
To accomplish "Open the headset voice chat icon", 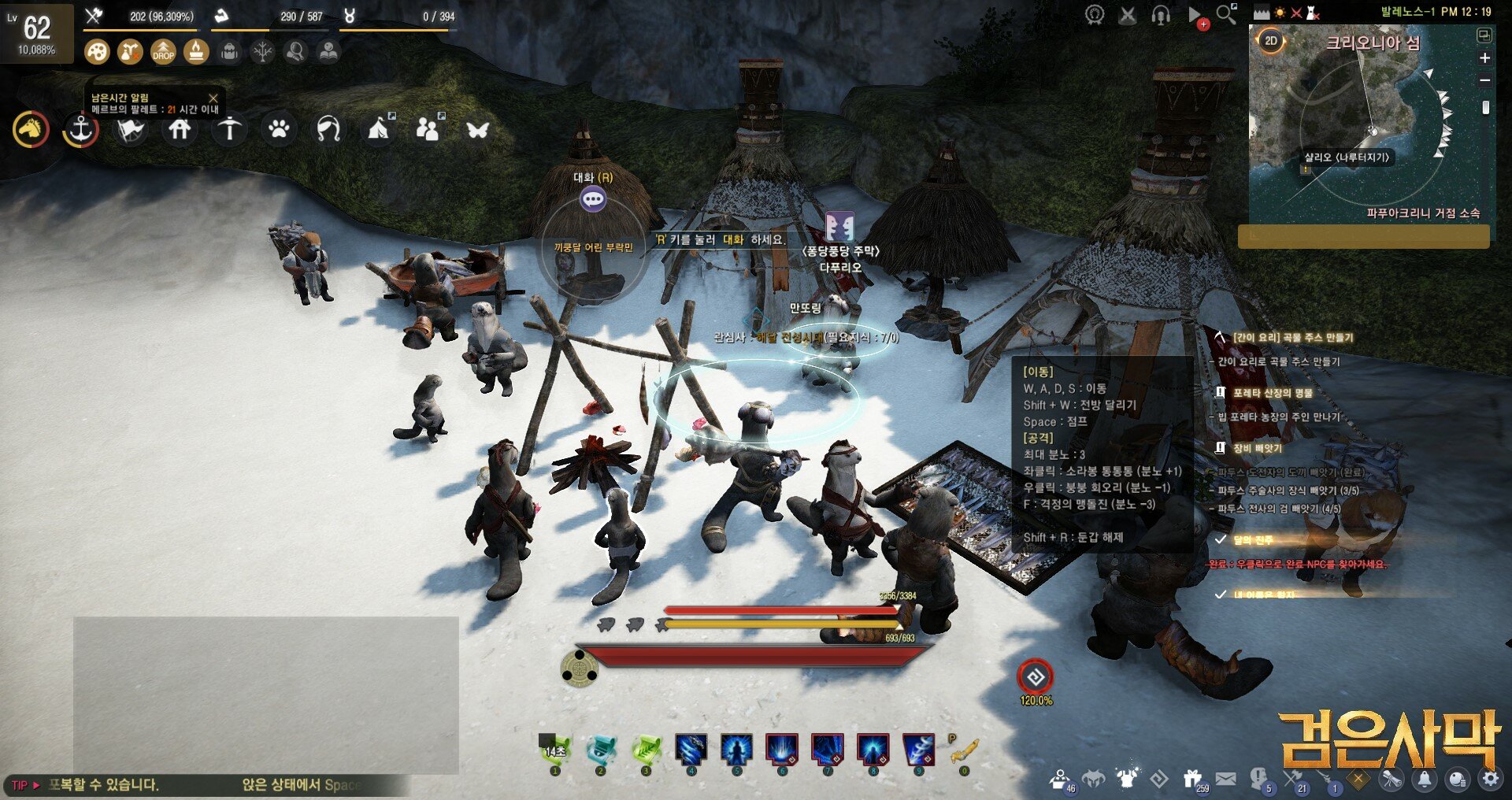I will 1160,15.
